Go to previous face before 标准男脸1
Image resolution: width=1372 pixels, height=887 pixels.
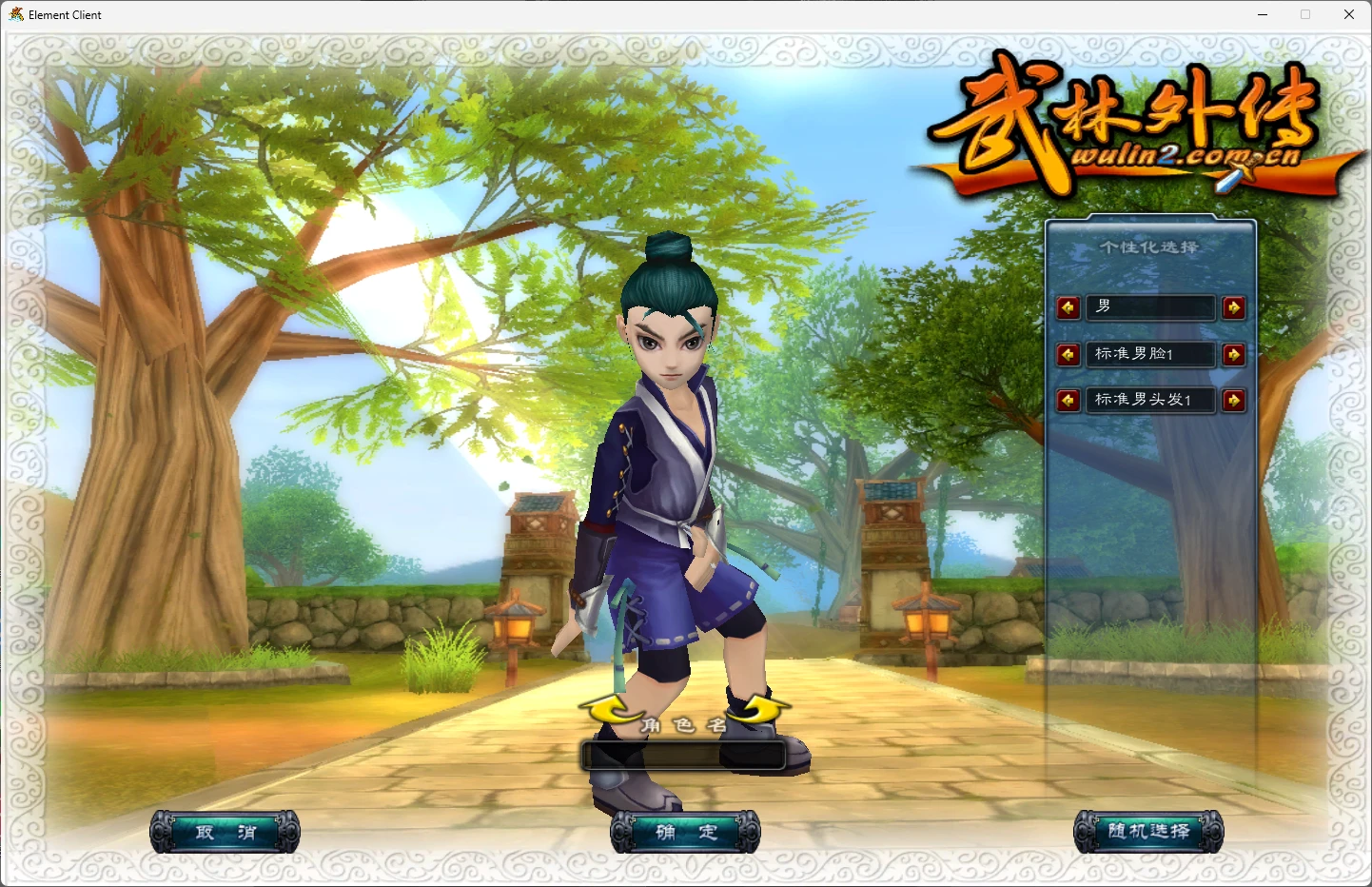(x=1068, y=355)
